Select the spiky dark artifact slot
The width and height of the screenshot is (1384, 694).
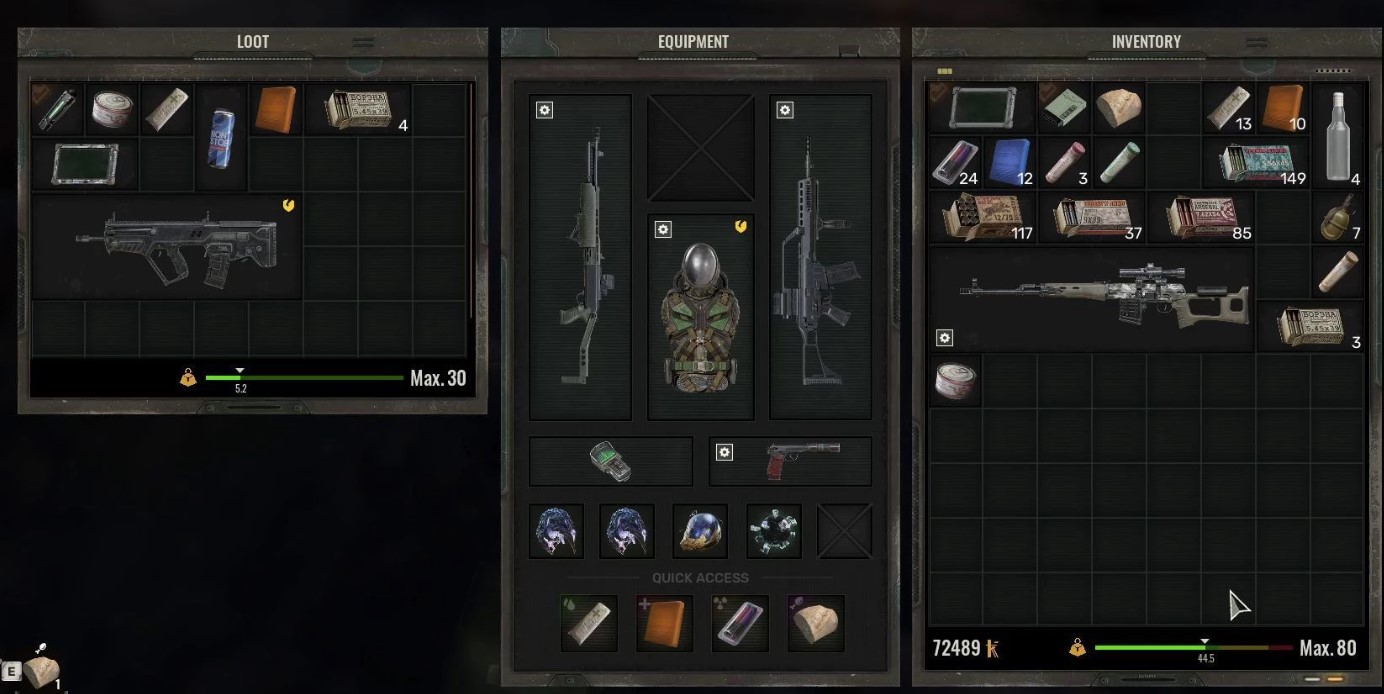pos(774,531)
